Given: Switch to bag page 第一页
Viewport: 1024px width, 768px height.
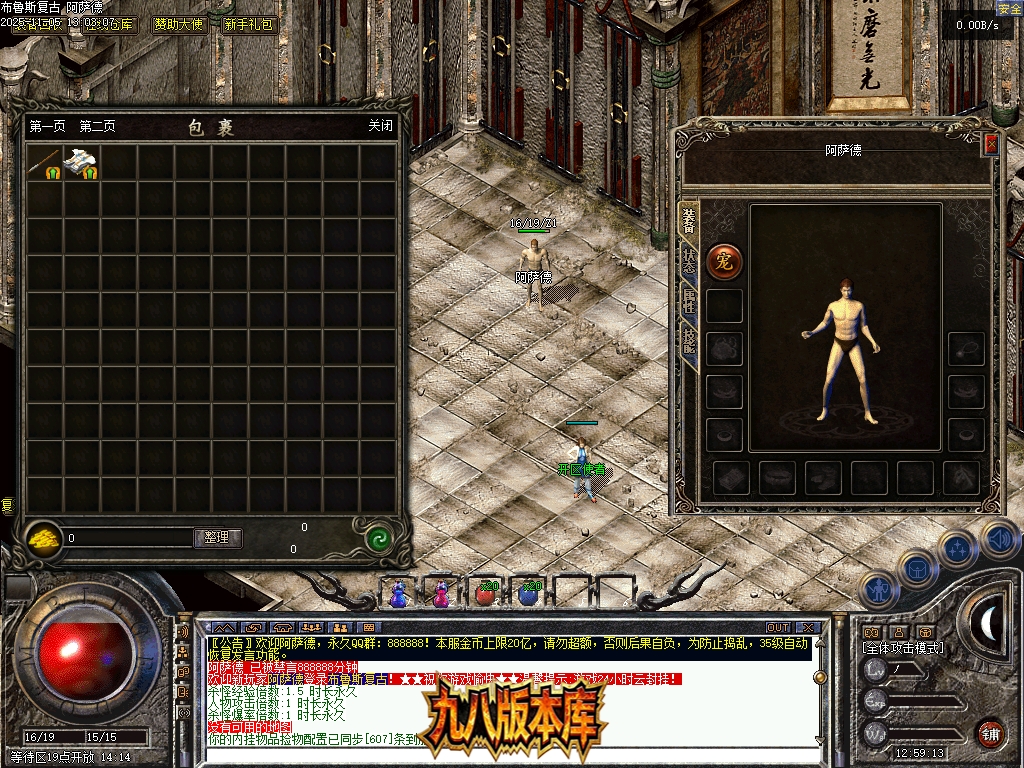Looking at the screenshot, I should pyautogui.click(x=47, y=126).
